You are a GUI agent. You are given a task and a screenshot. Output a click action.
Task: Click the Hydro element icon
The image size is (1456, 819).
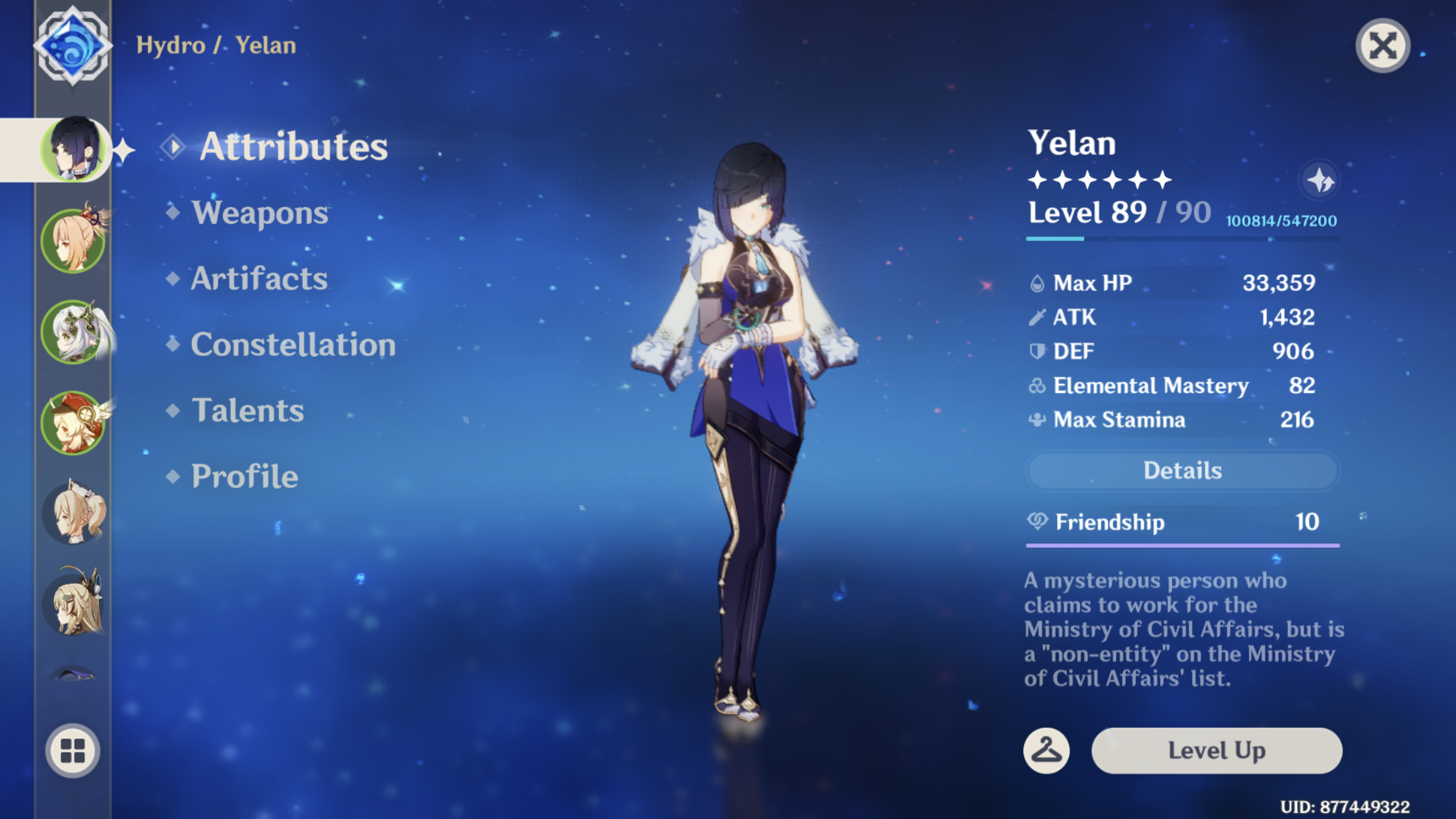point(74,45)
